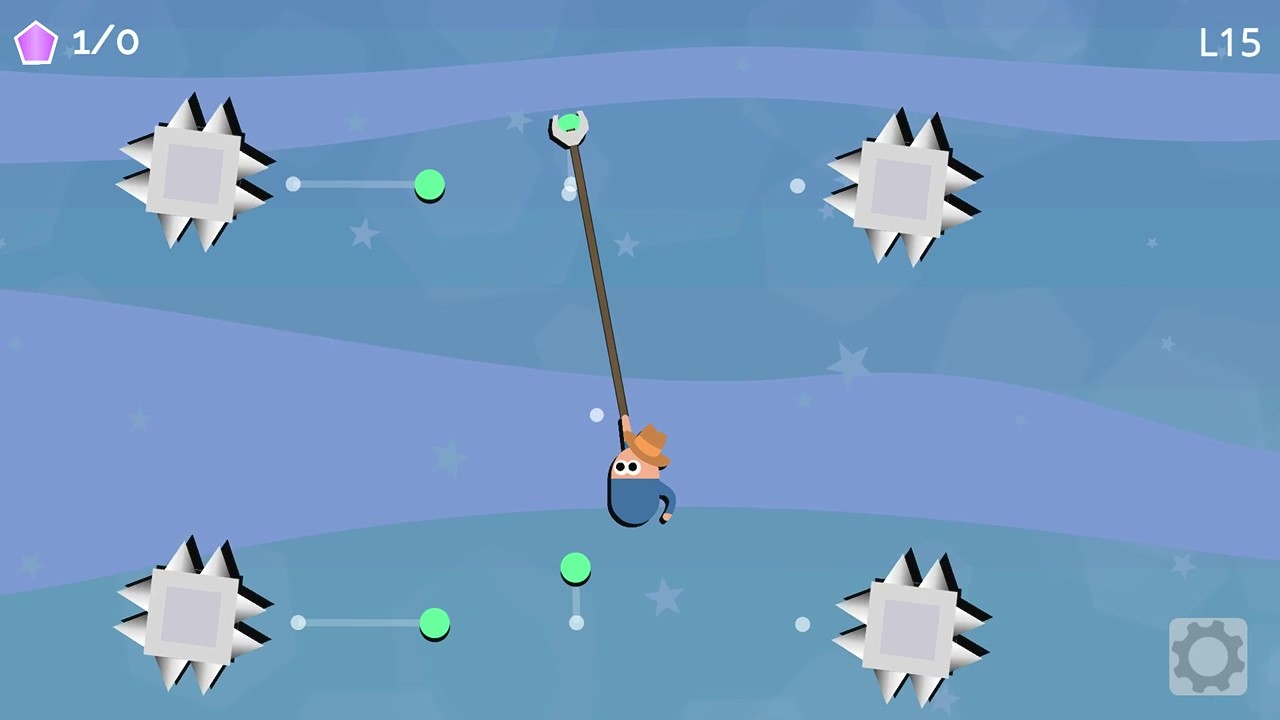Click the anchor dot below the bottom-center green ball

point(576,621)
